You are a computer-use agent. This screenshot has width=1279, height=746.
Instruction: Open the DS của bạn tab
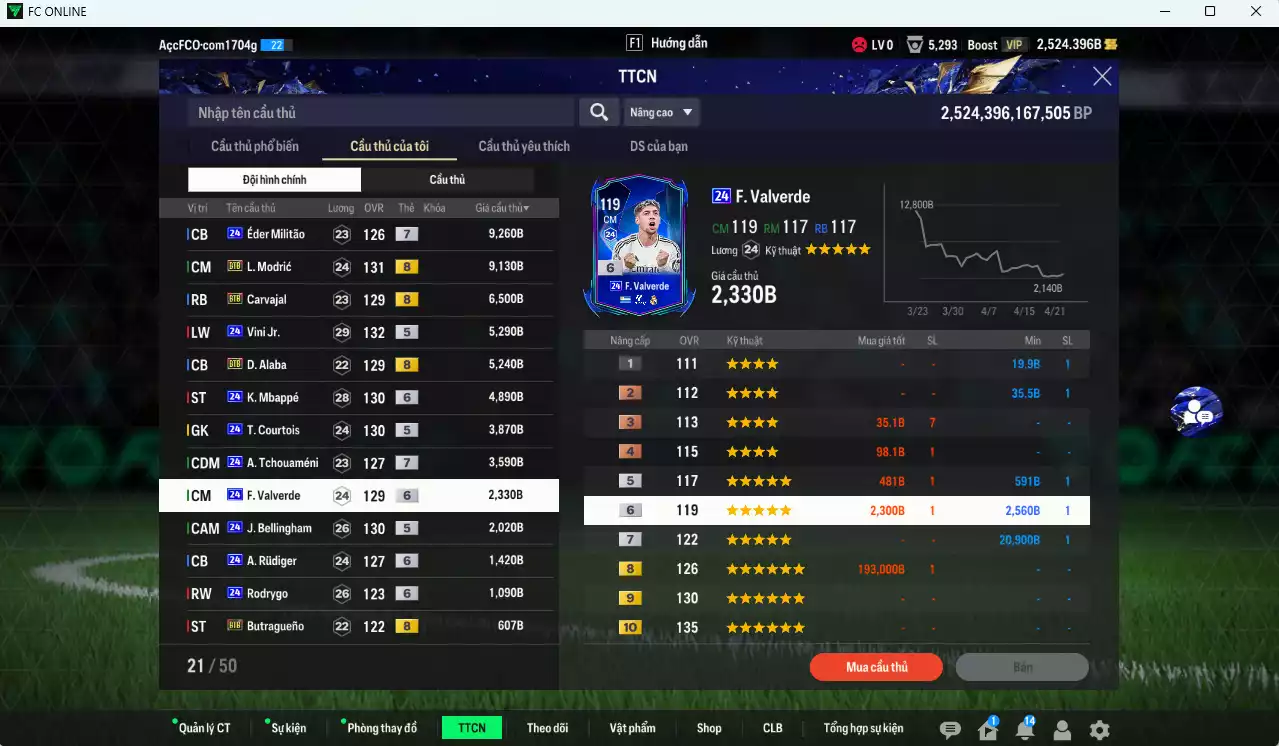(x=658, y=146)
